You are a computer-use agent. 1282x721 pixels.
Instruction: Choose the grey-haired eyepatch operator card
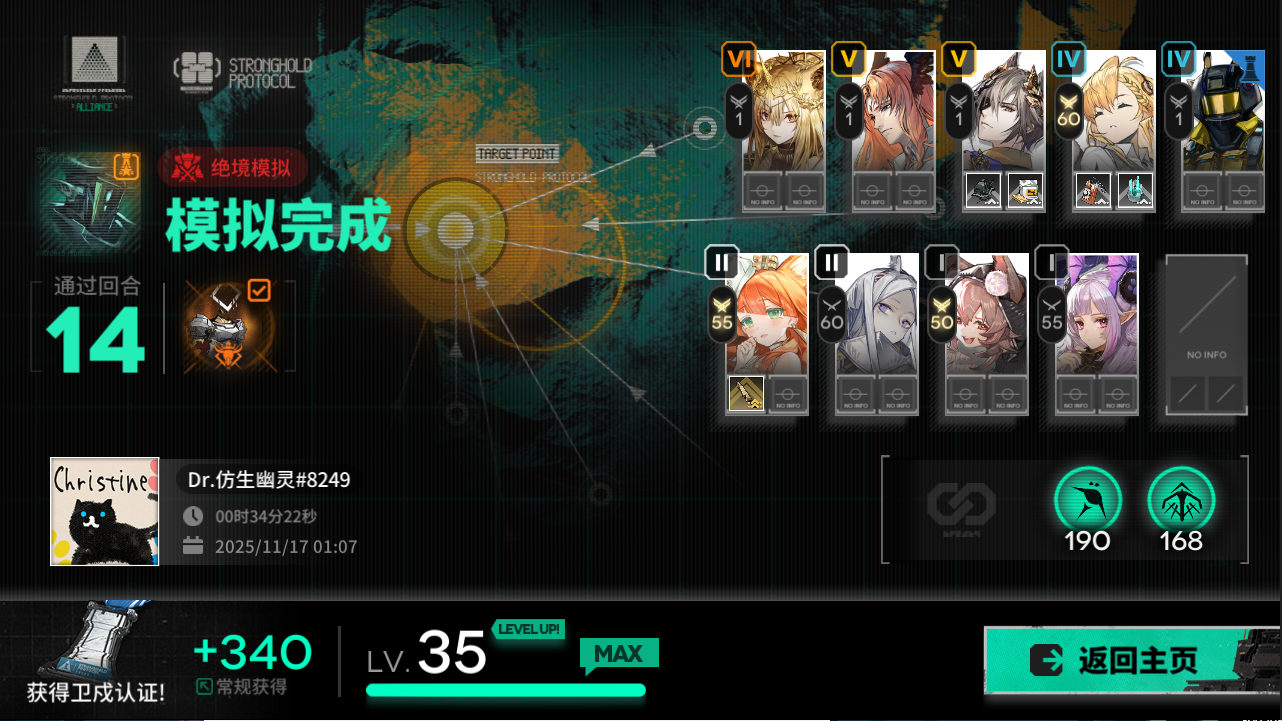tap(1003, 115)
